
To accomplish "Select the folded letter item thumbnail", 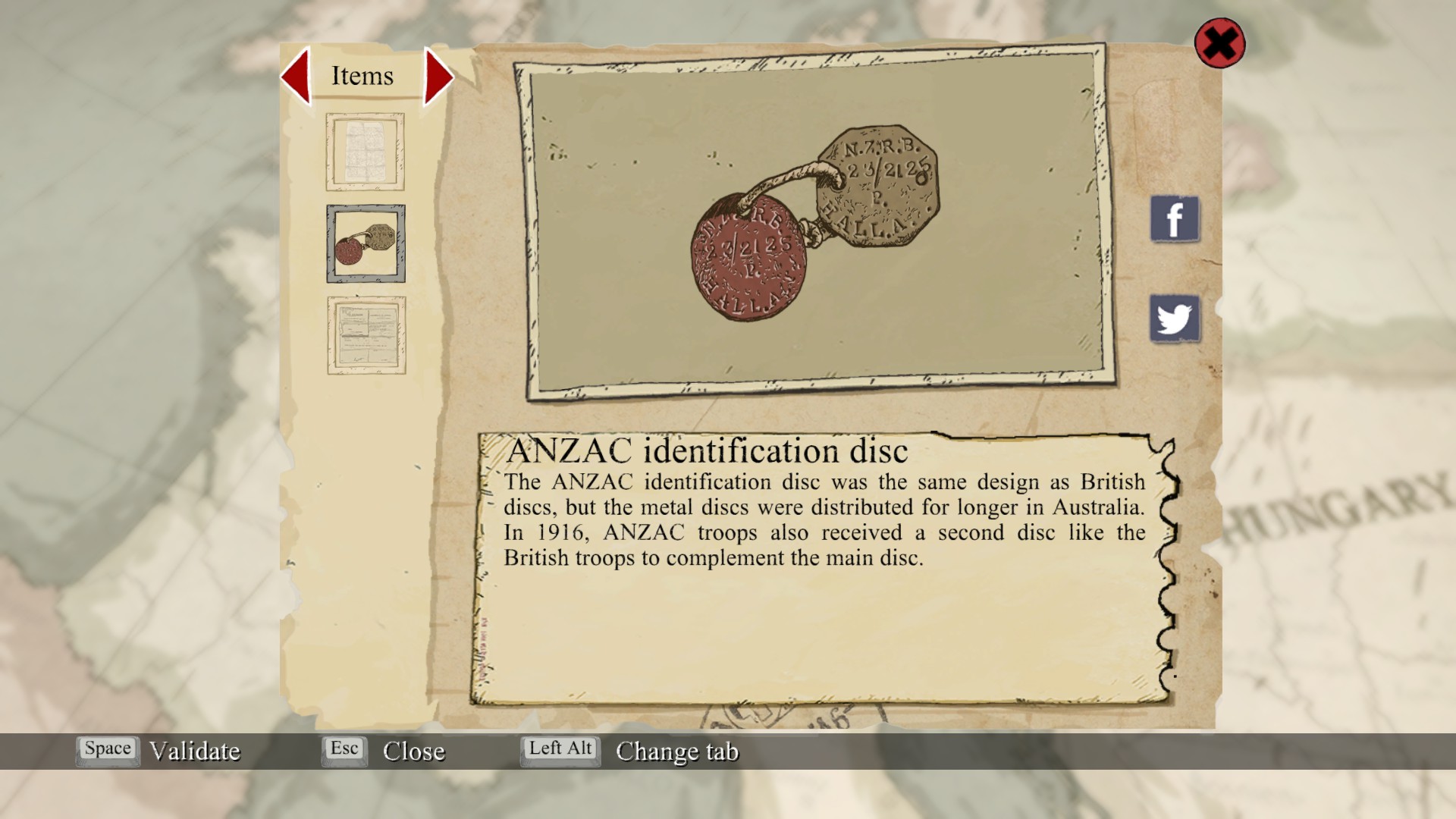I will click(x=365, y=152).
